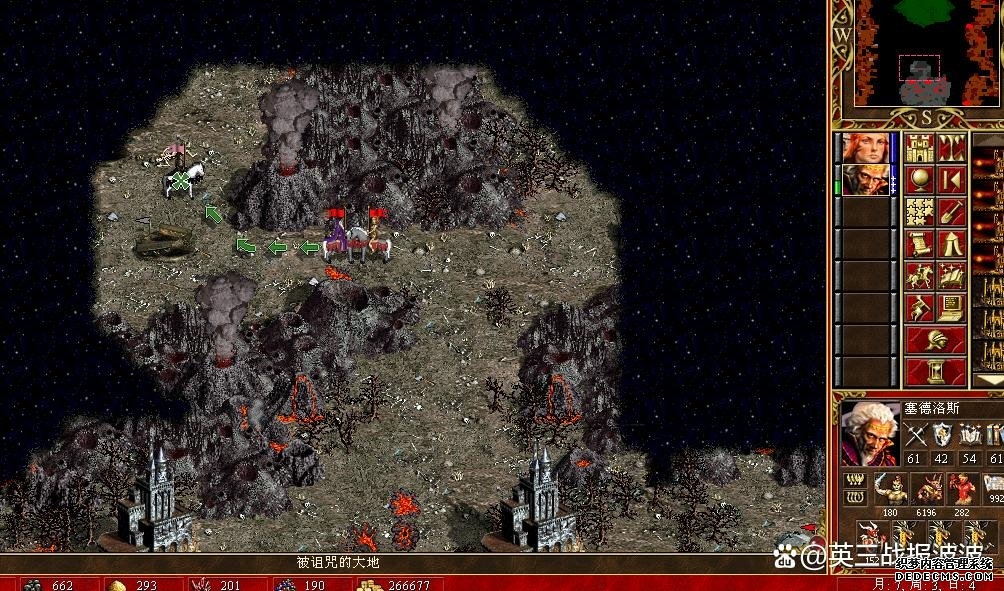Select the 6196 devil army stack

coord(925,489)
